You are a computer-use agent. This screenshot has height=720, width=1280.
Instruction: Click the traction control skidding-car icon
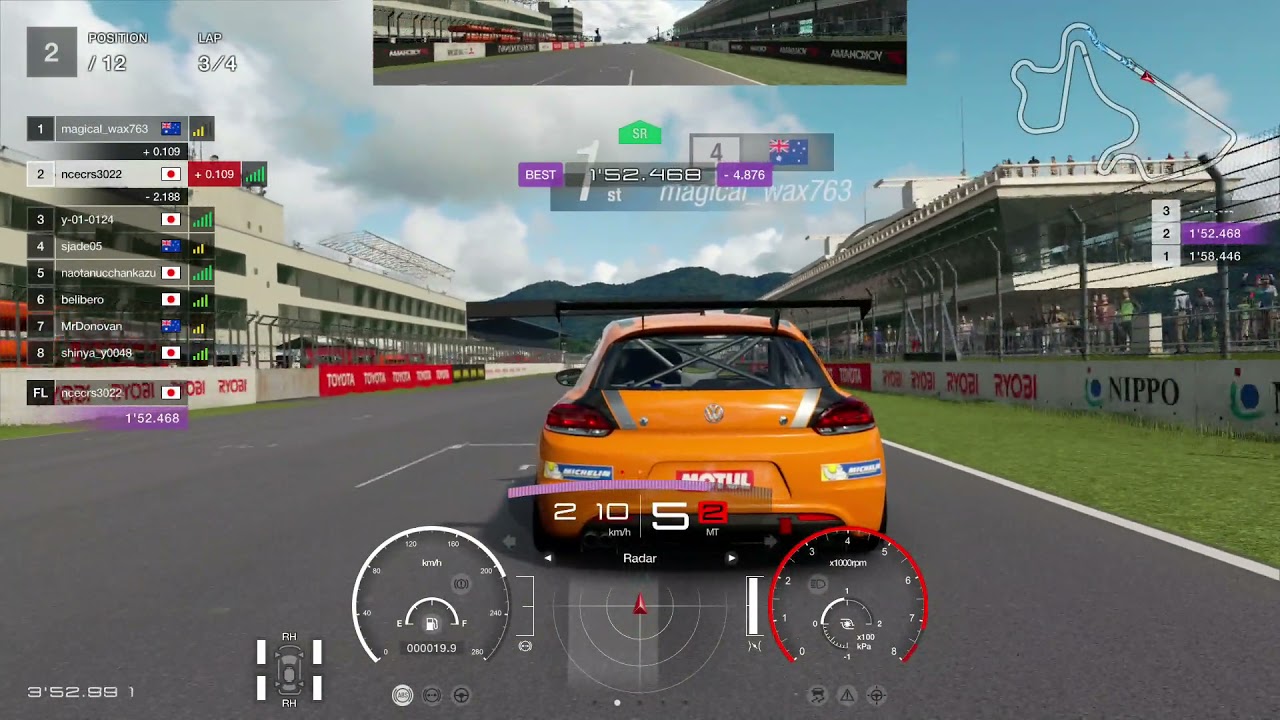818,695
